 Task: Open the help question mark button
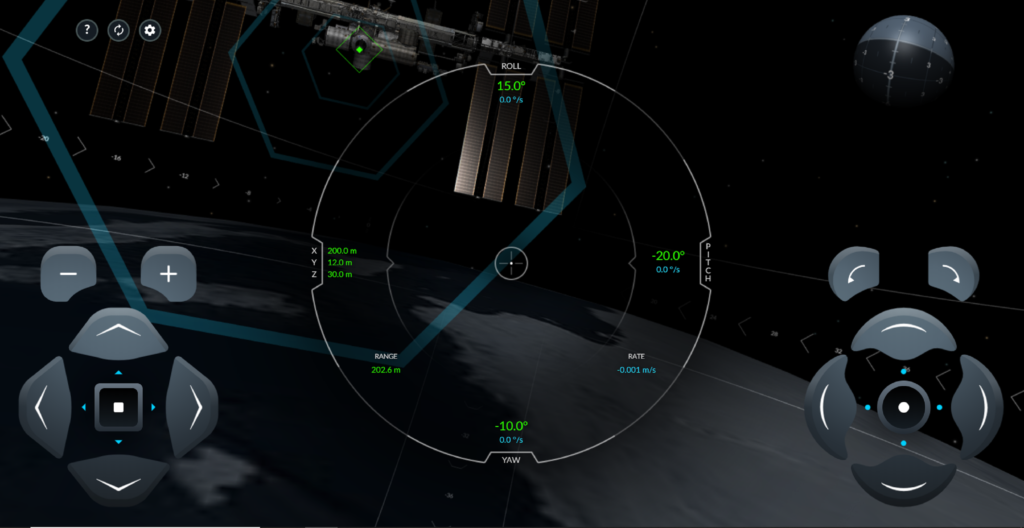tap(87, 30)
